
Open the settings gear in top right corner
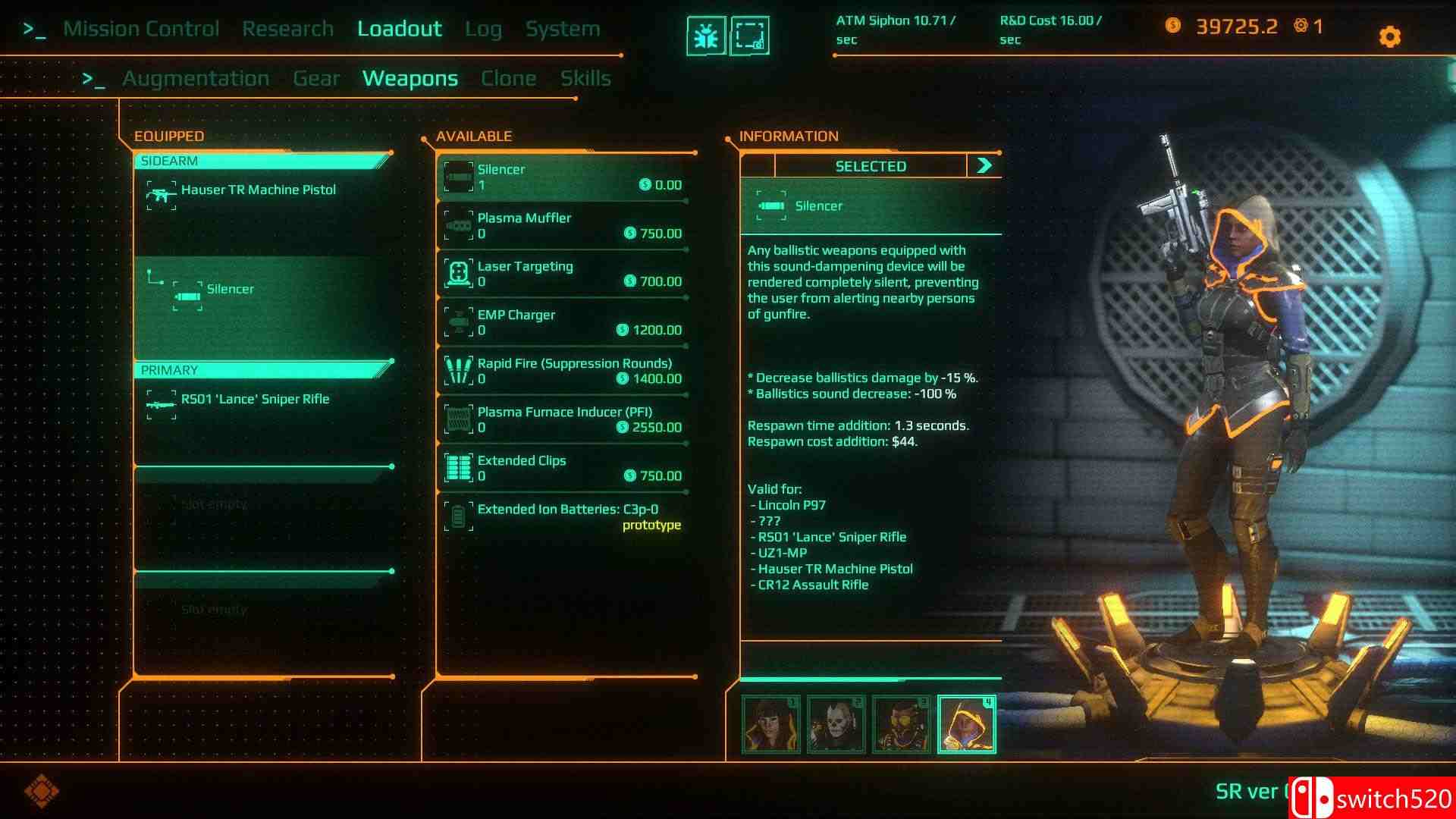(x=1389, y=36)
